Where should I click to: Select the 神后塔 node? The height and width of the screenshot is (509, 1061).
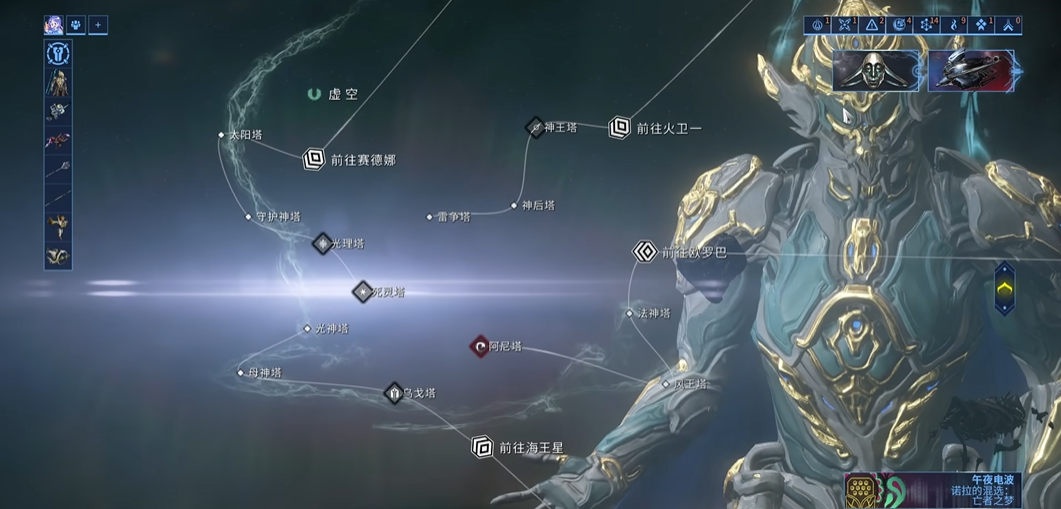515,205
